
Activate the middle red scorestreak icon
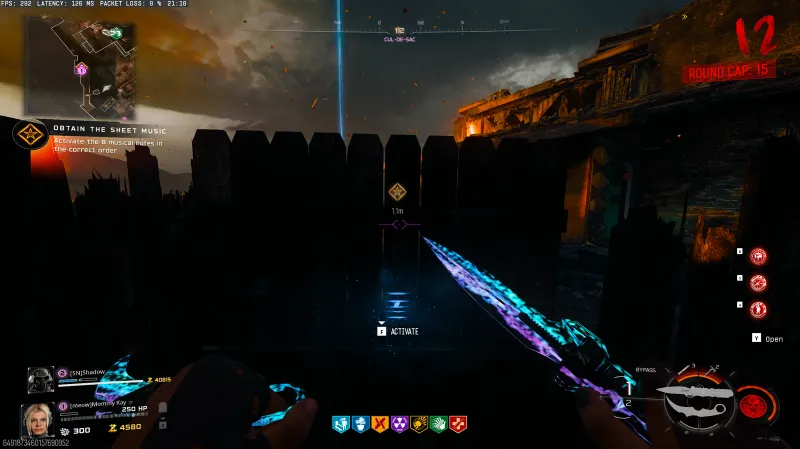click(759, 283)
